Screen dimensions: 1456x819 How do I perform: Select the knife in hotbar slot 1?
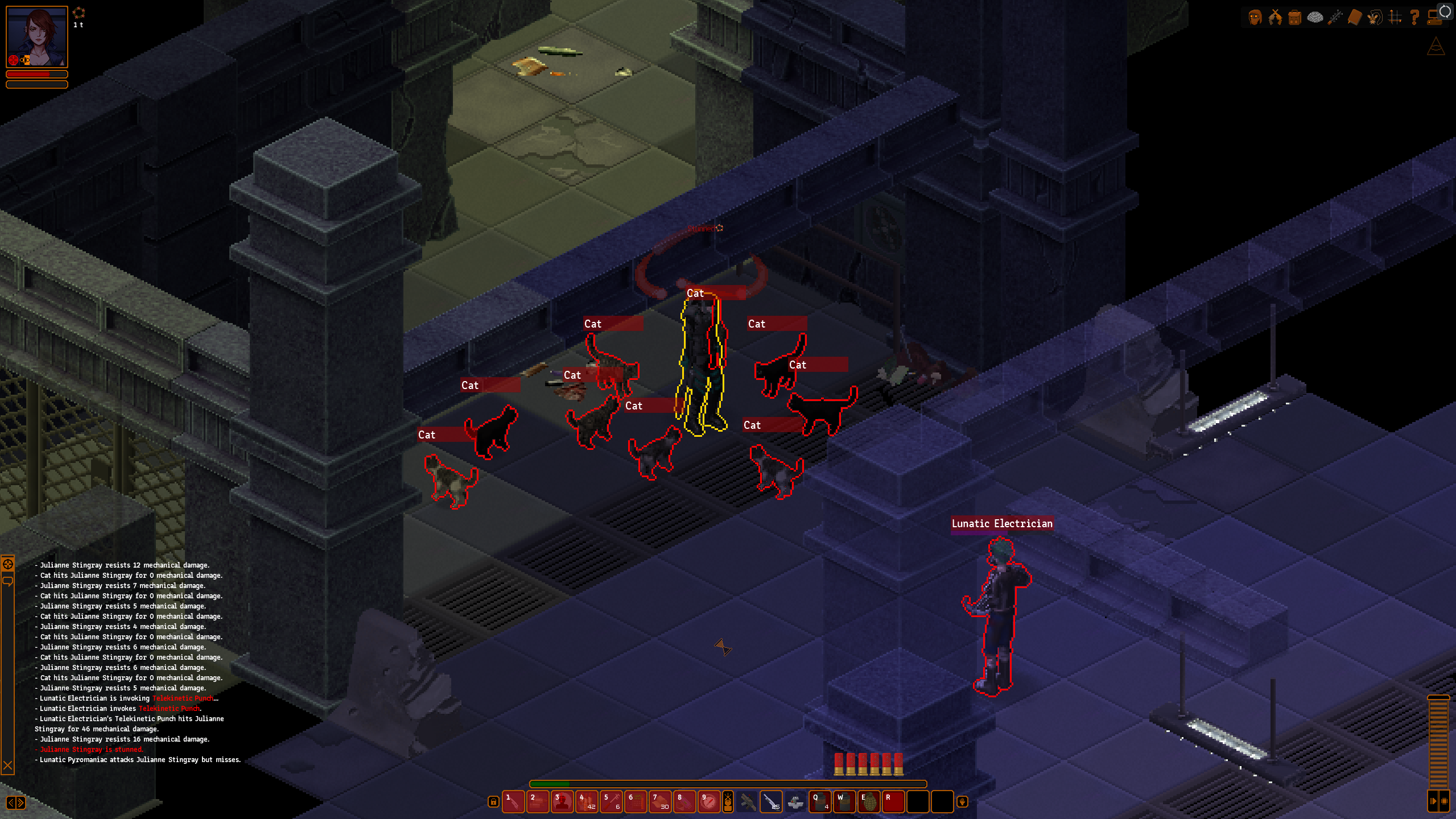513,802
